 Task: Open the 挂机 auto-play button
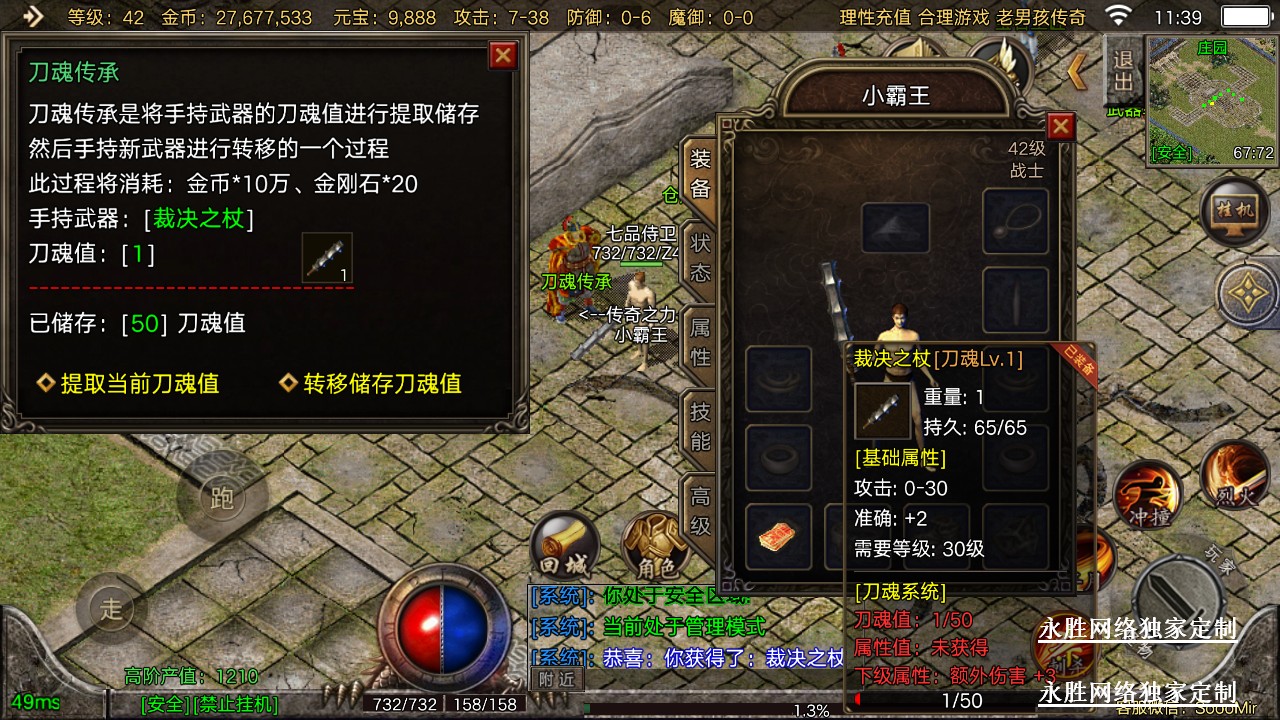[1236, 212]
